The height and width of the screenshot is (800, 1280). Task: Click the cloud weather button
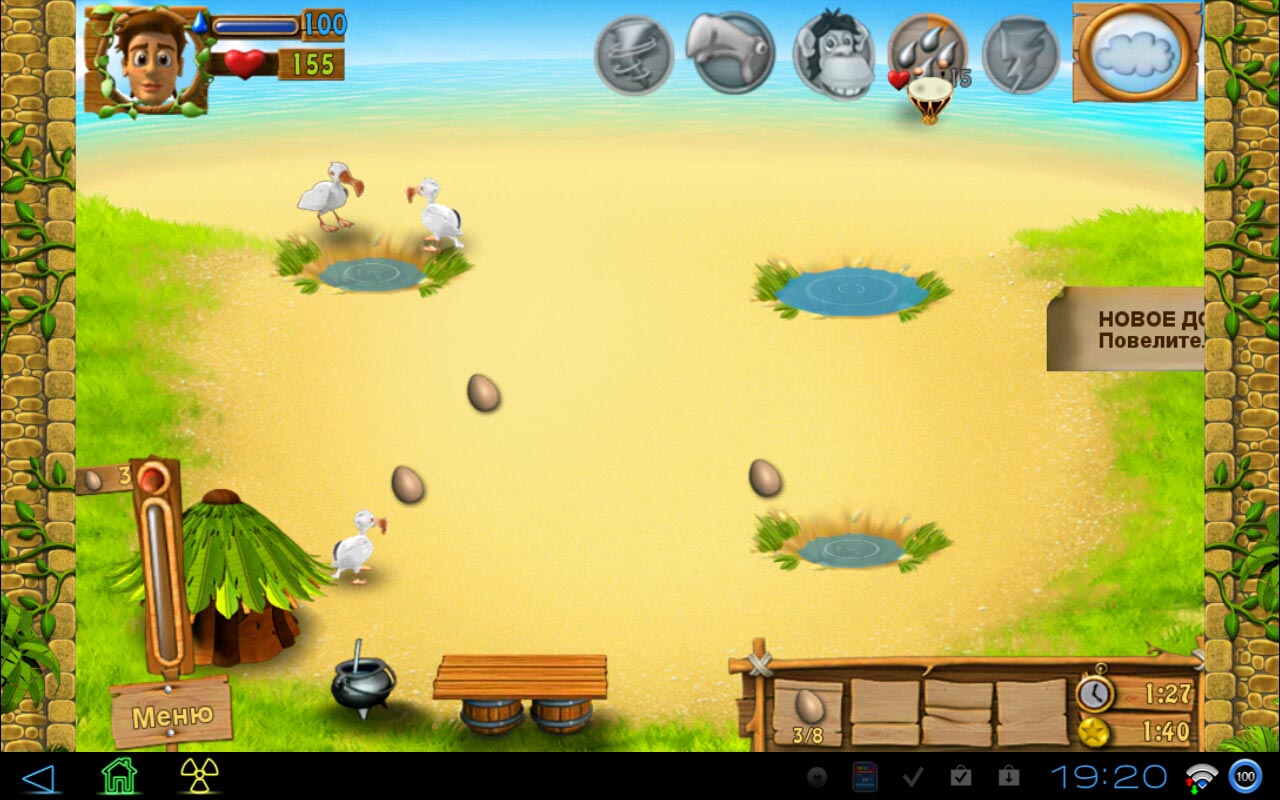point(1138,52)
